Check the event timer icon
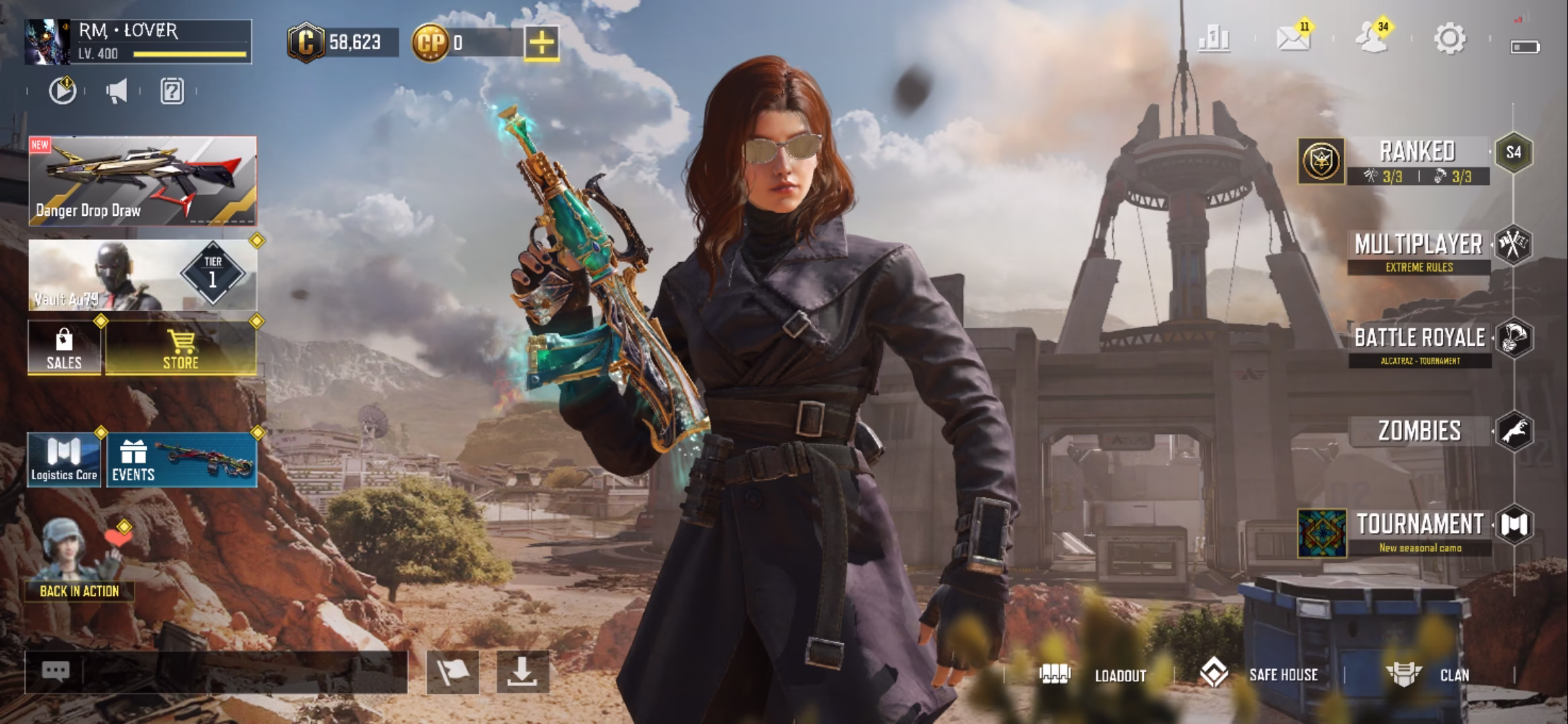The image size is (1568, 724). (x=62, y=92)
